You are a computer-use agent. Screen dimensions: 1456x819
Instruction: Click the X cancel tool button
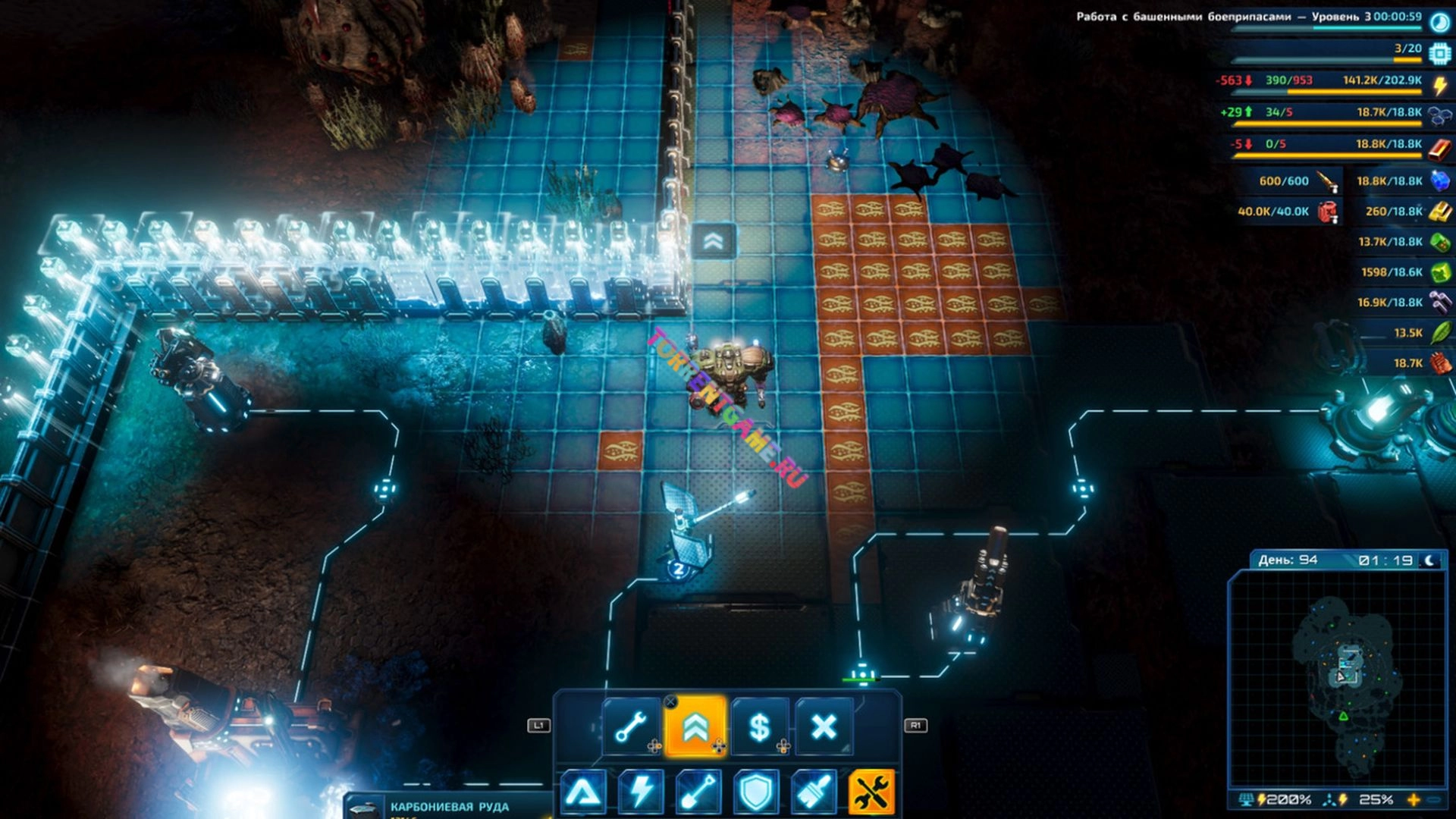824,727
